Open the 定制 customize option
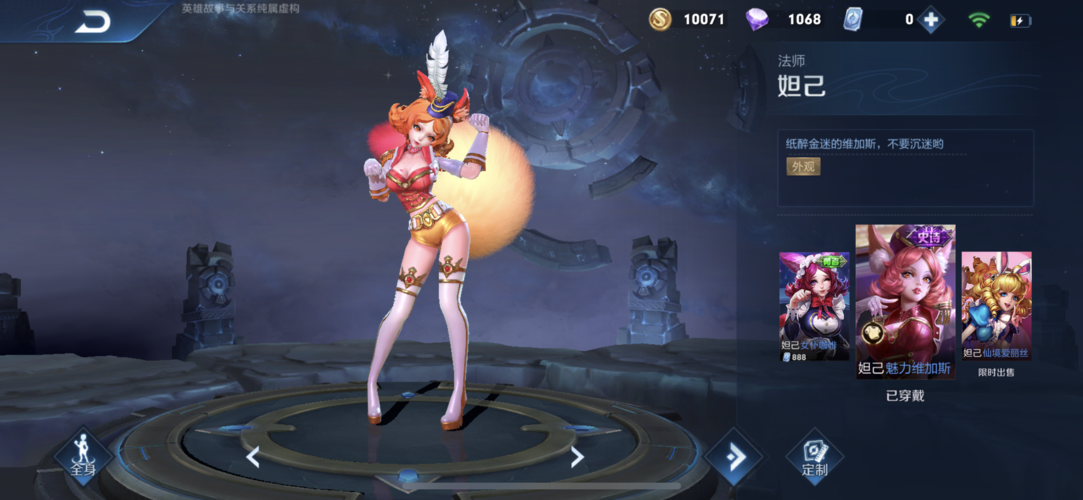The height and width of the screenshot is (500, 1083). (x=814, y=457)
